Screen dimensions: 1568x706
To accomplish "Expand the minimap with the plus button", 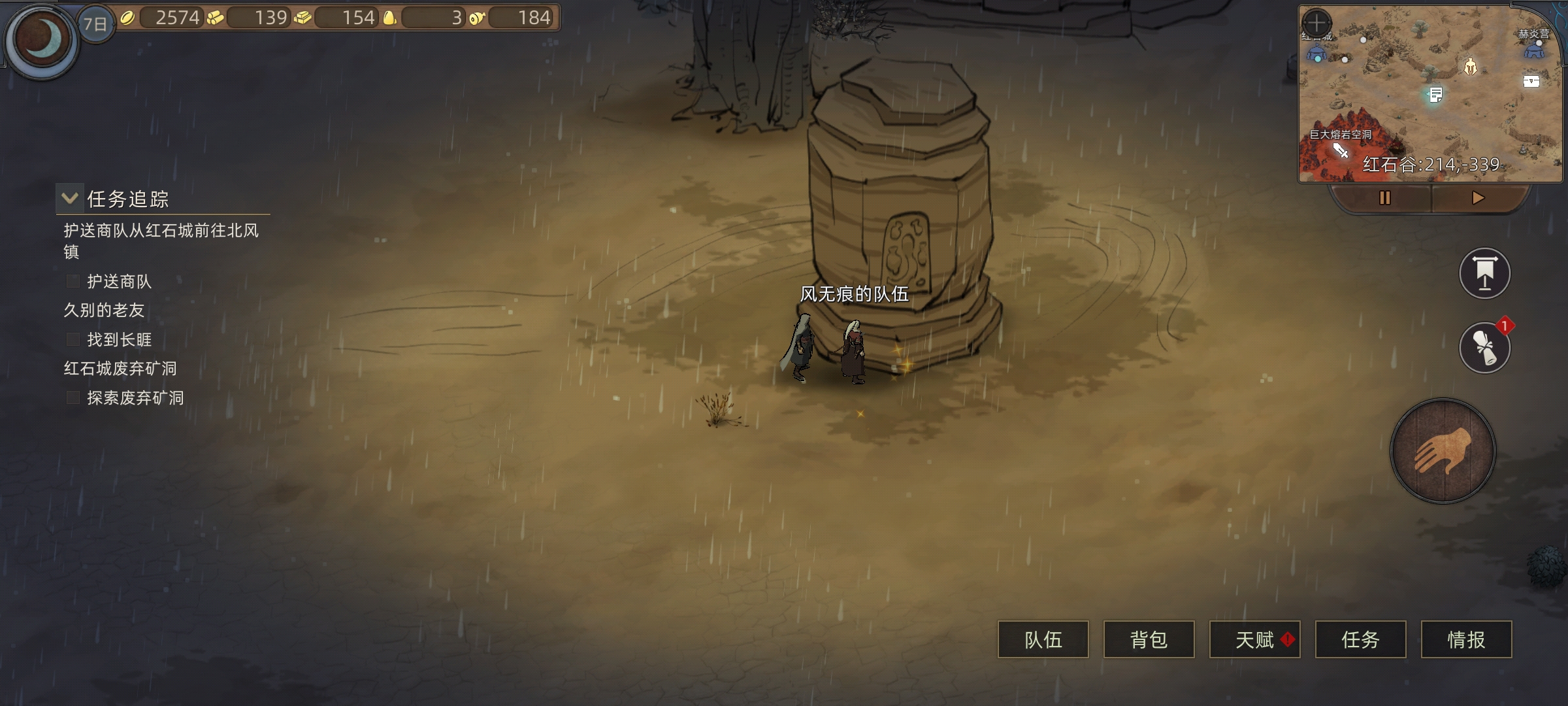I will point(1316,23).
